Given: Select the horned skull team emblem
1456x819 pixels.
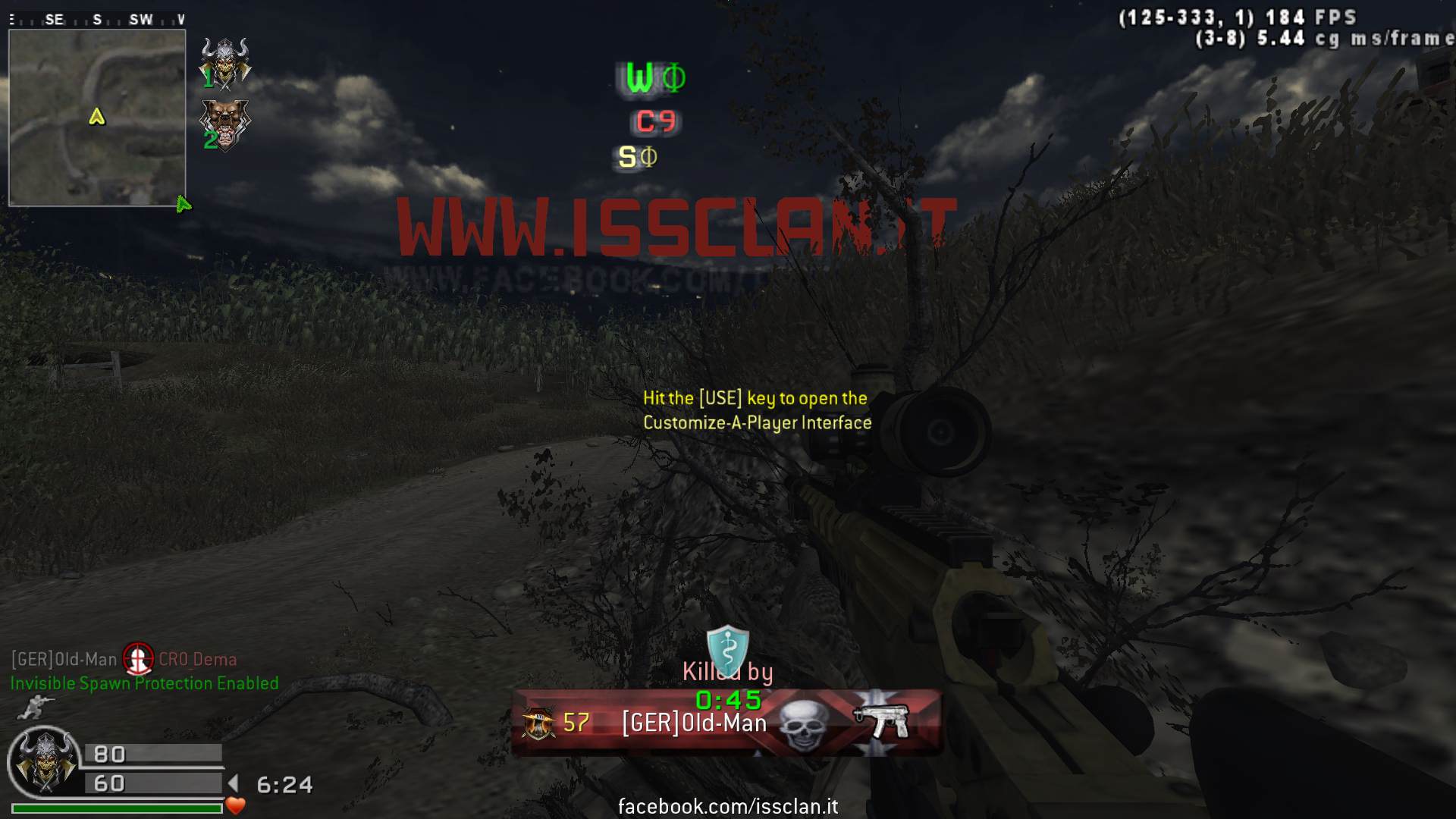Looking at the screenshot, I should pos(225,62).
